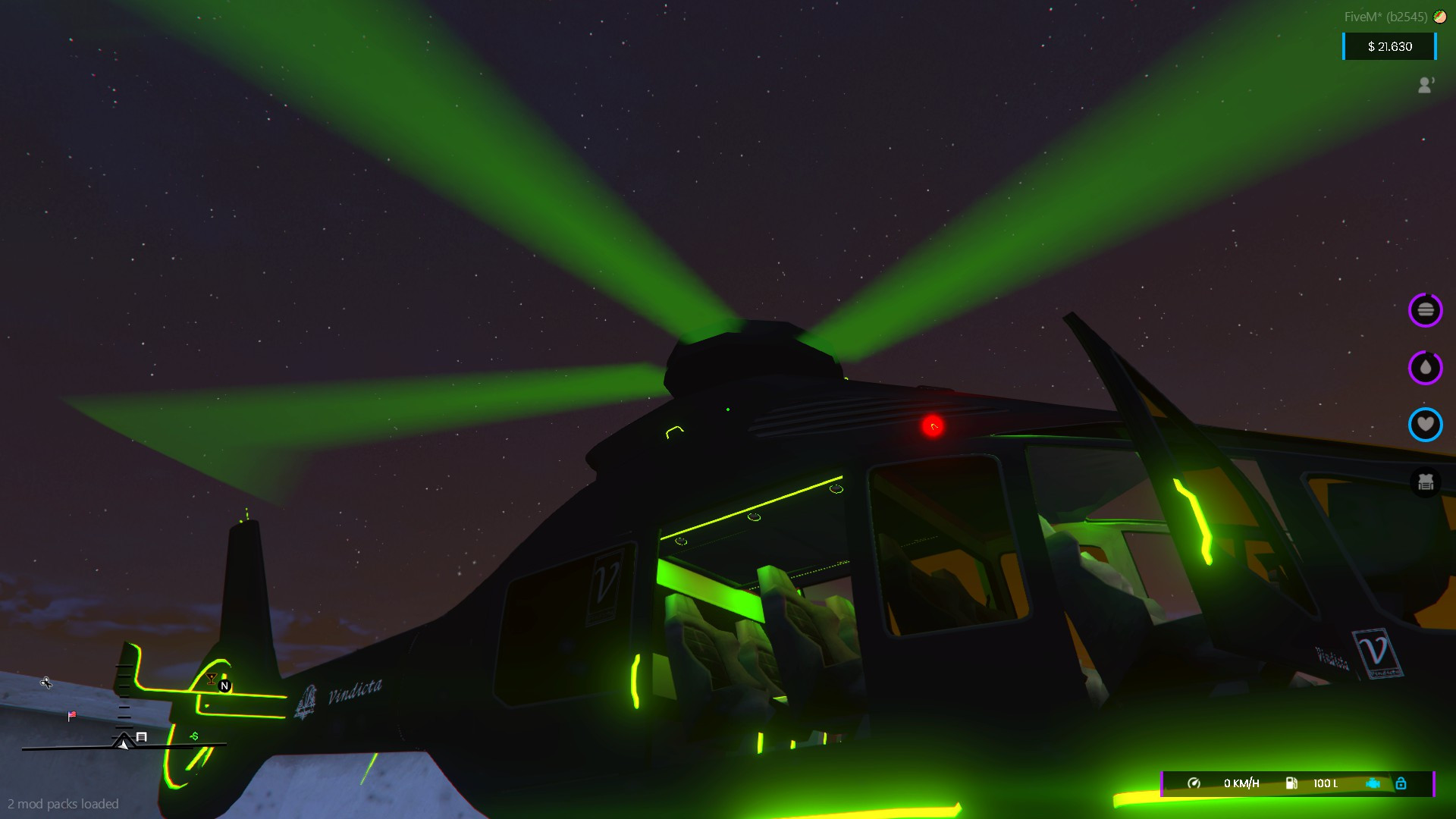Click the blue heart health icon

pyautogui.click(x=1425, y=425)
